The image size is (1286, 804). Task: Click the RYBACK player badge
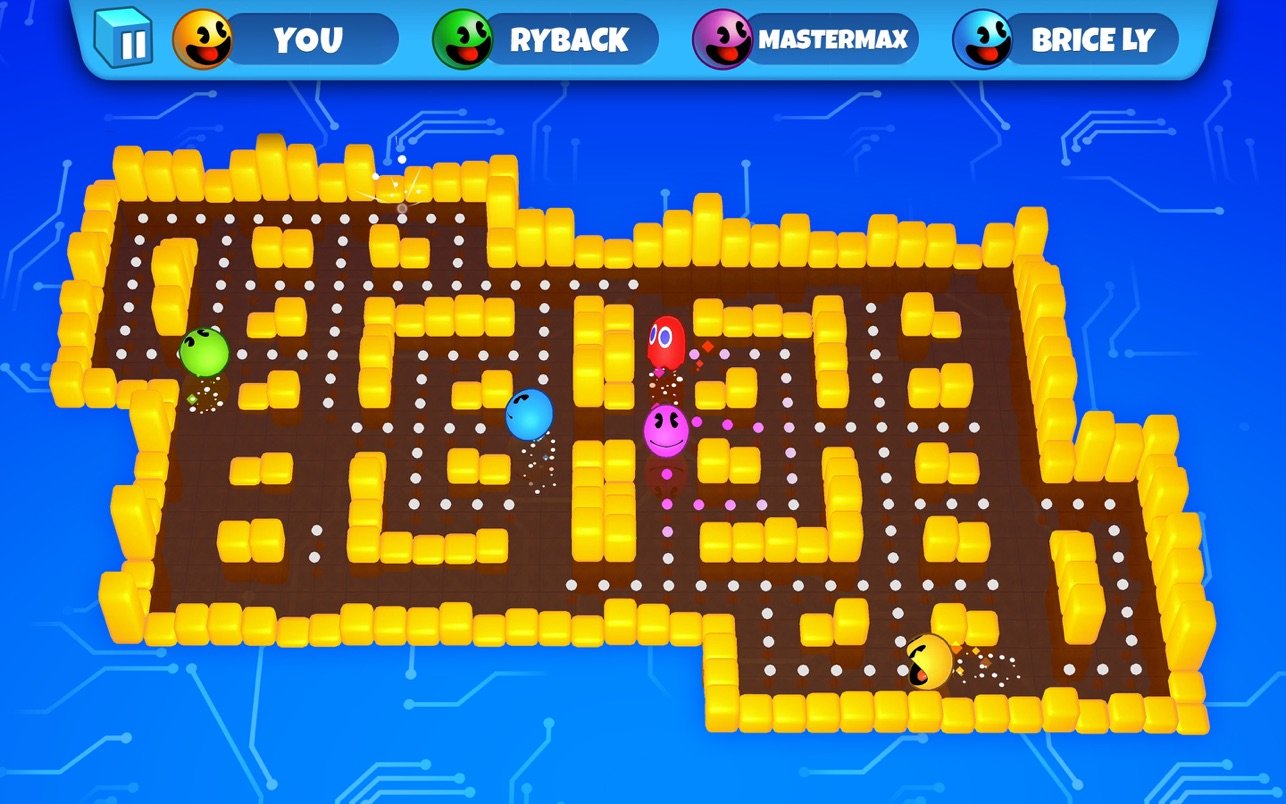(547, 40)
